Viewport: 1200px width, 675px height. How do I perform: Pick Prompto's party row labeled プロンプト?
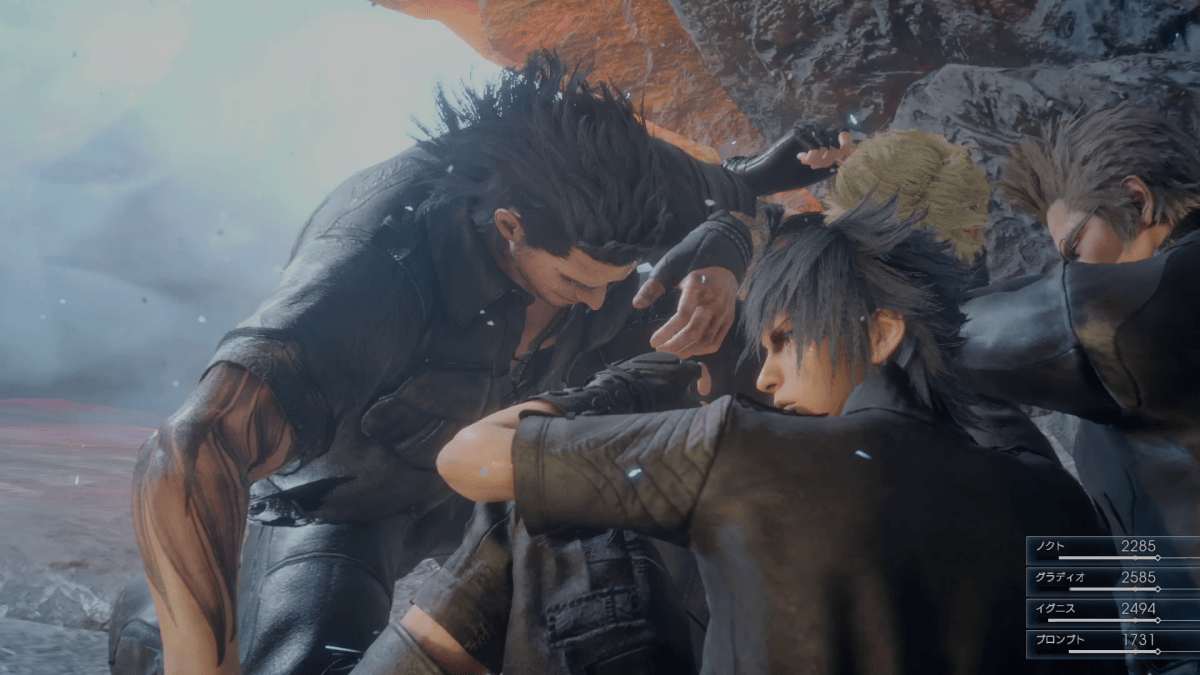[x=1111, y=641]
